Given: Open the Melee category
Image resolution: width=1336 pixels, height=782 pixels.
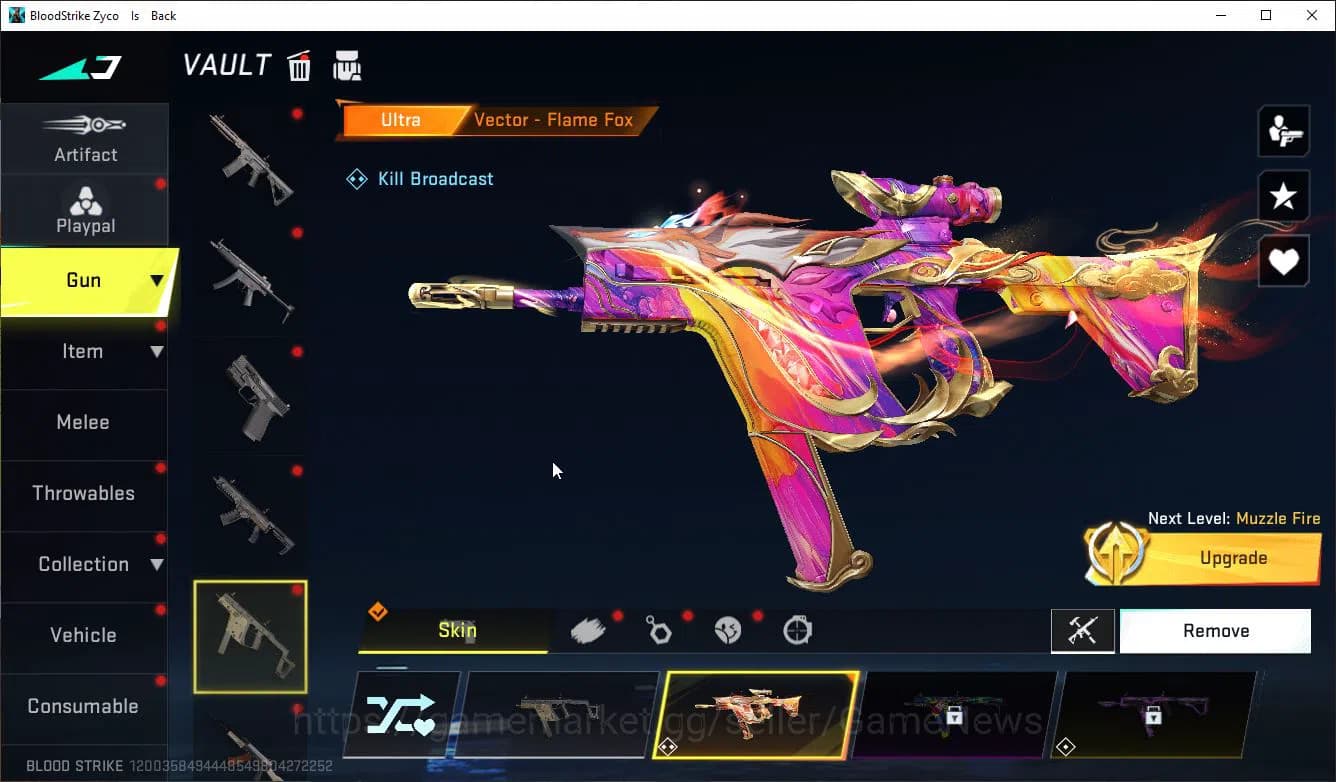Looking at the screenshot, I should pos(83,422).
